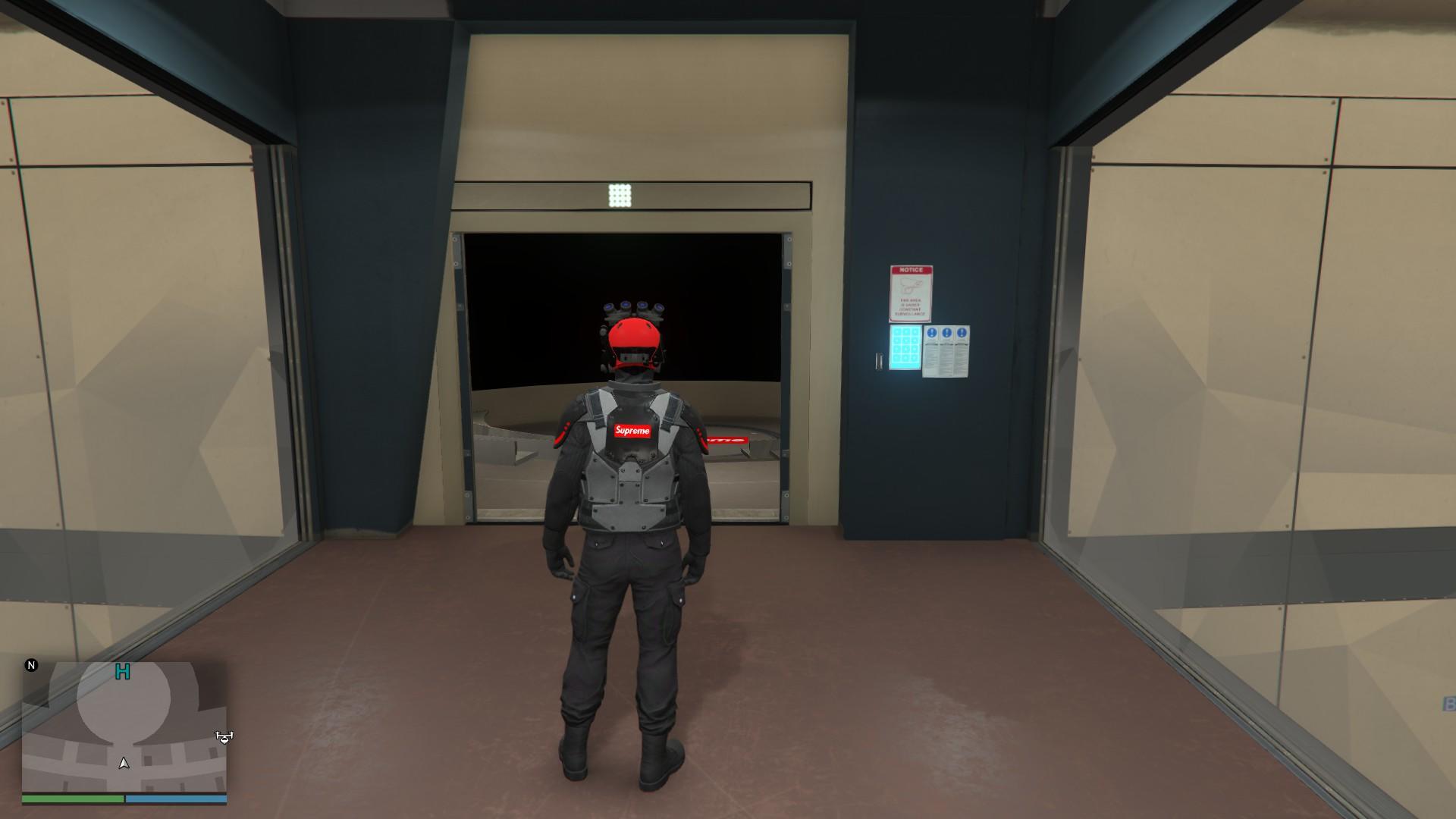Click the camera icon on the NOTICE sign

[x=910, y=284]
